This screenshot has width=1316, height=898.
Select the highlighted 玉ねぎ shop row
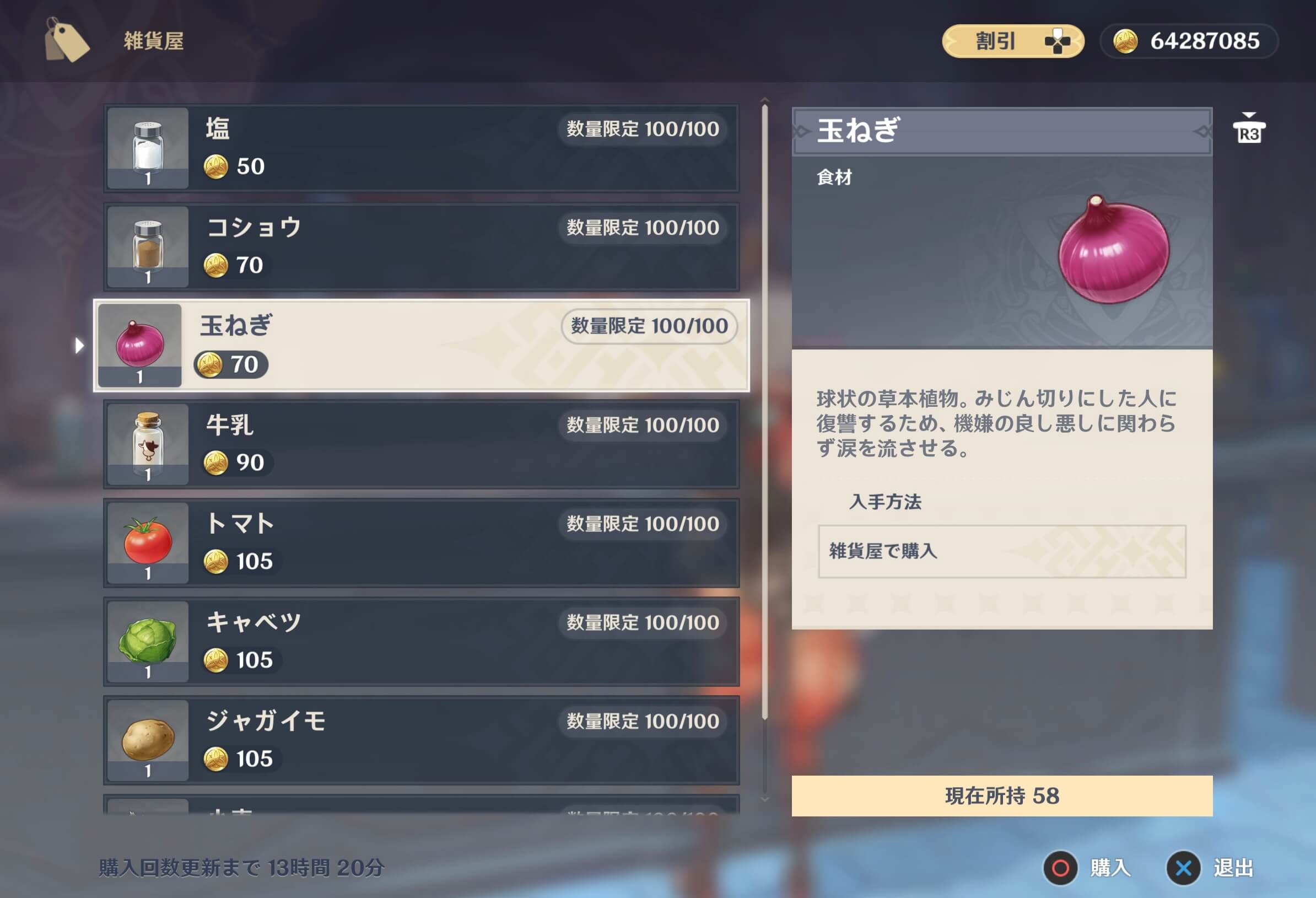click(x=419, y=346)
